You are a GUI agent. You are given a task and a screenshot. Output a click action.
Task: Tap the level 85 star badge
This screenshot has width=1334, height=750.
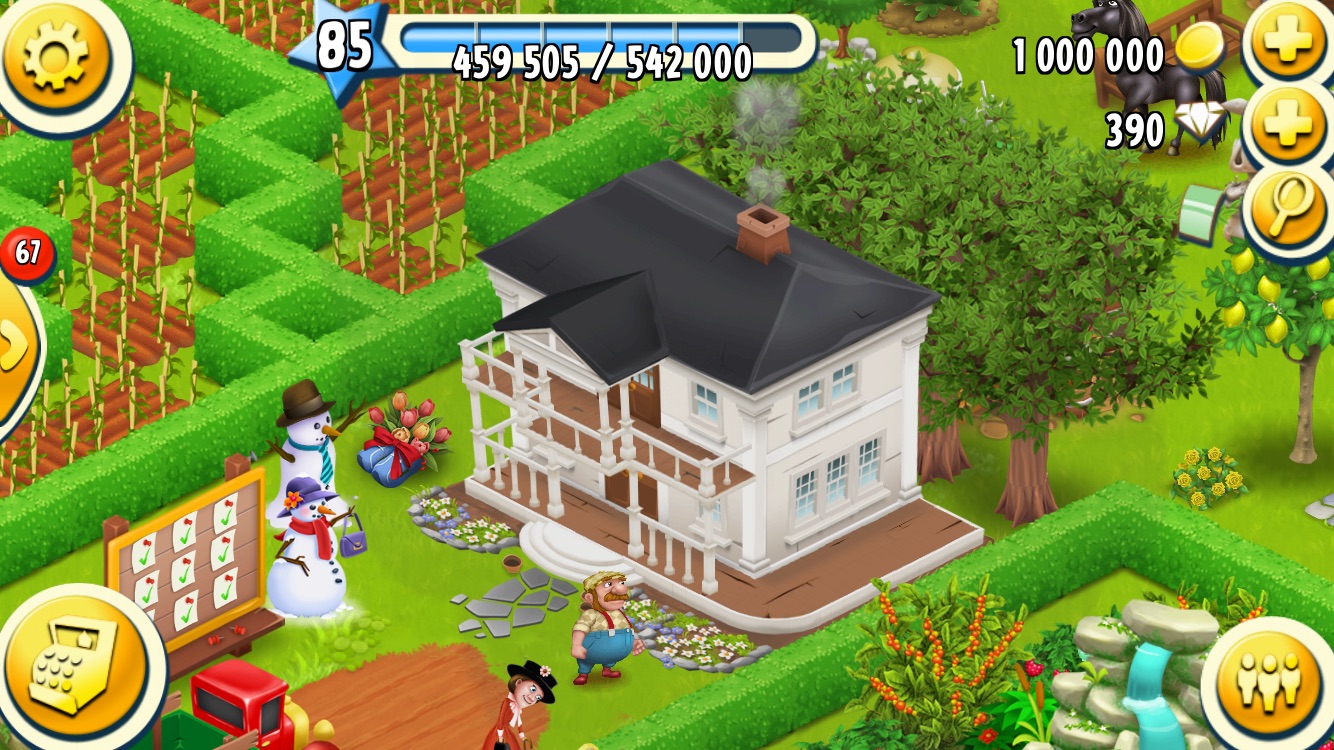[x=342, y=47]
